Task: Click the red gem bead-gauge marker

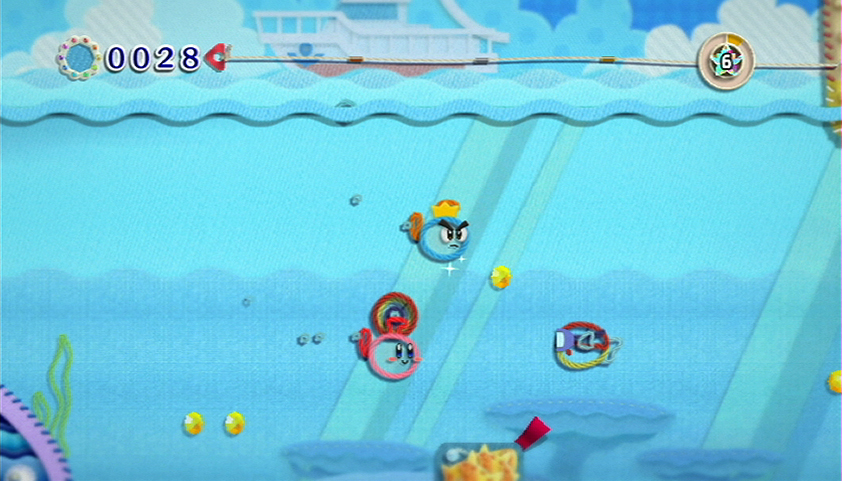Action: (215, 57)
